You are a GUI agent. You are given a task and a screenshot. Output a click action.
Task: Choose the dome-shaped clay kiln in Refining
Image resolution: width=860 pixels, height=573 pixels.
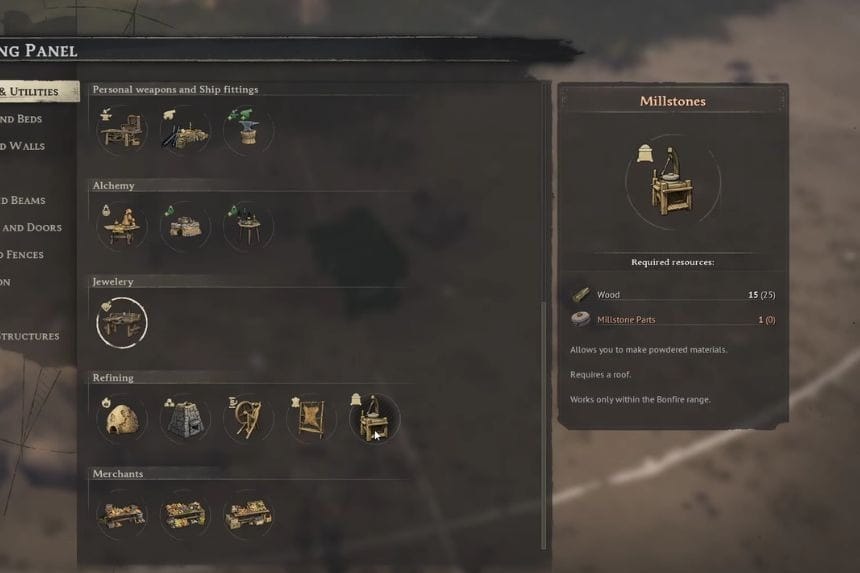tap(122, 418)
